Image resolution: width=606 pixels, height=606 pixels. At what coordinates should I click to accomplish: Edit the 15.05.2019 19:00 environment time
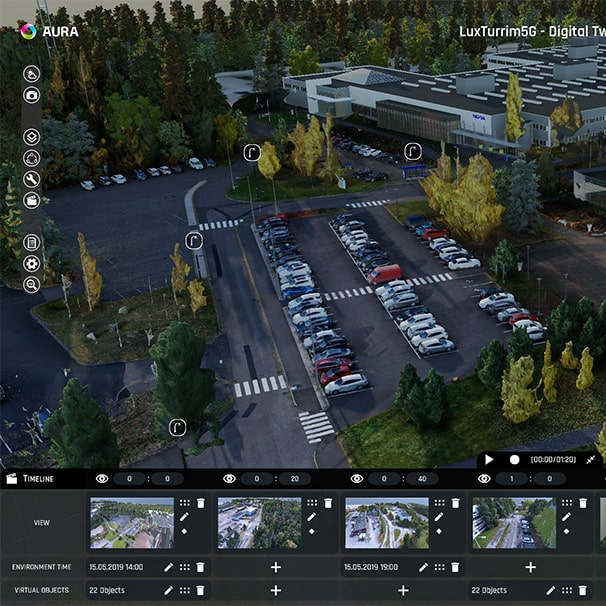[x=423, y=567]
